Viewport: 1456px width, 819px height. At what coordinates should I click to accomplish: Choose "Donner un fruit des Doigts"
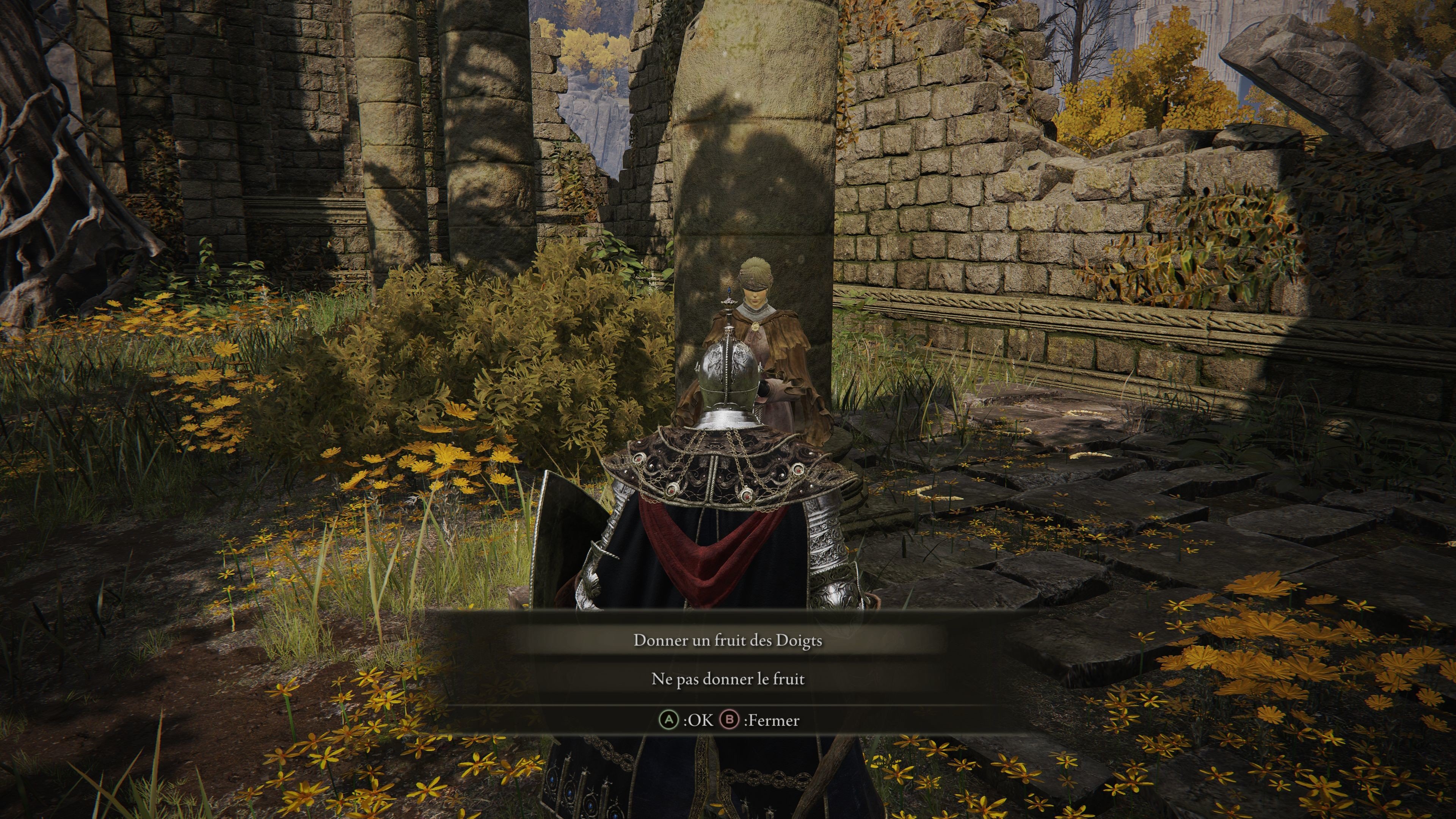[x=728, y=640]
